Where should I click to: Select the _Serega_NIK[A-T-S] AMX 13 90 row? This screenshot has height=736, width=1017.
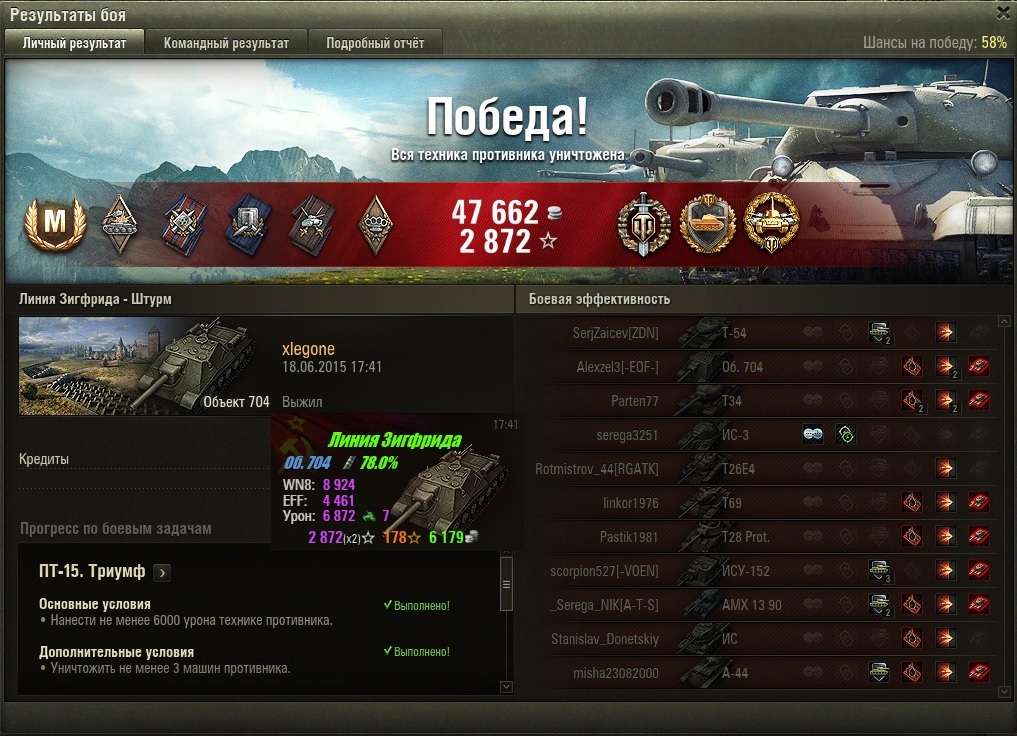(x=605, y=605)
